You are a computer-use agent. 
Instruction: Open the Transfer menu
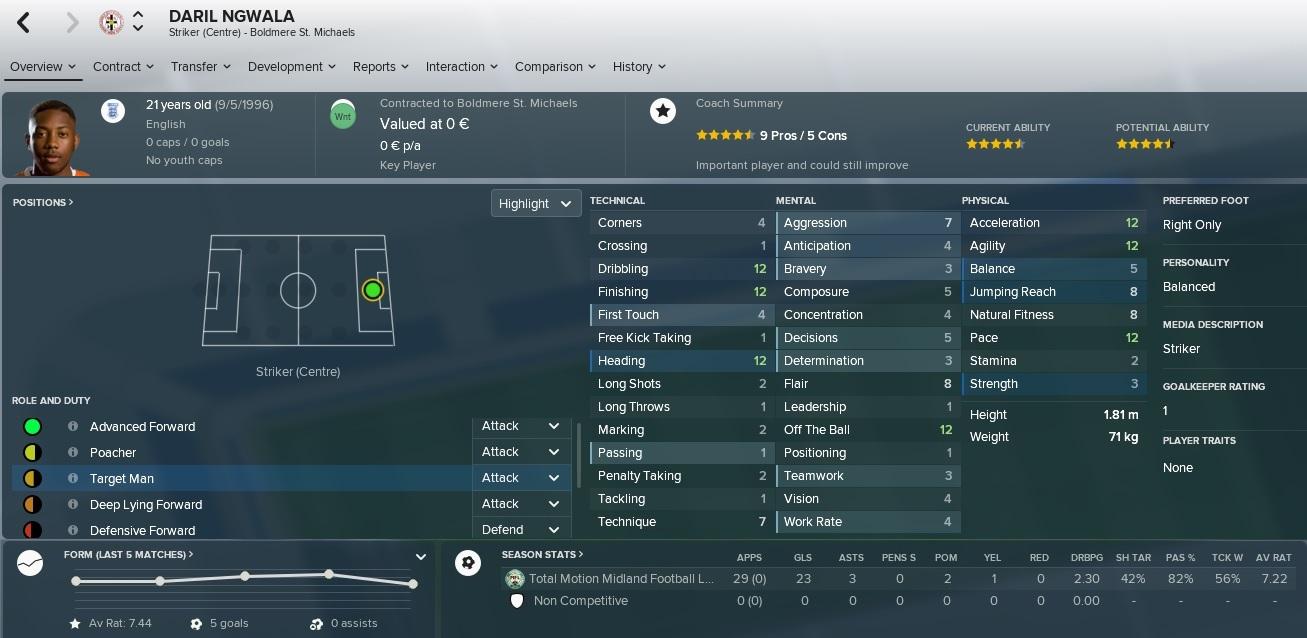click(200, 67)
